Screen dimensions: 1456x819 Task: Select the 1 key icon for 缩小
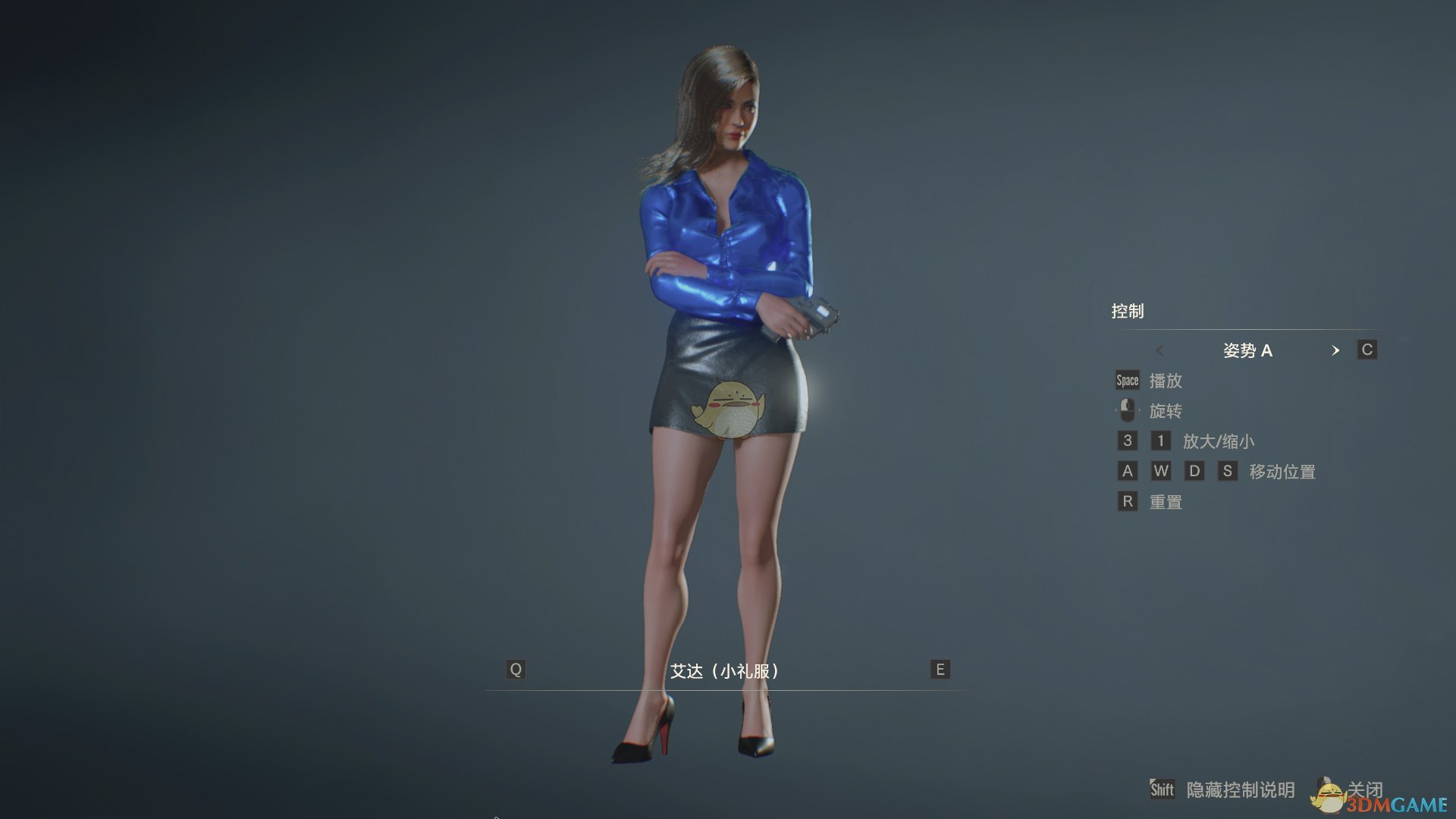click(1160, 441)
